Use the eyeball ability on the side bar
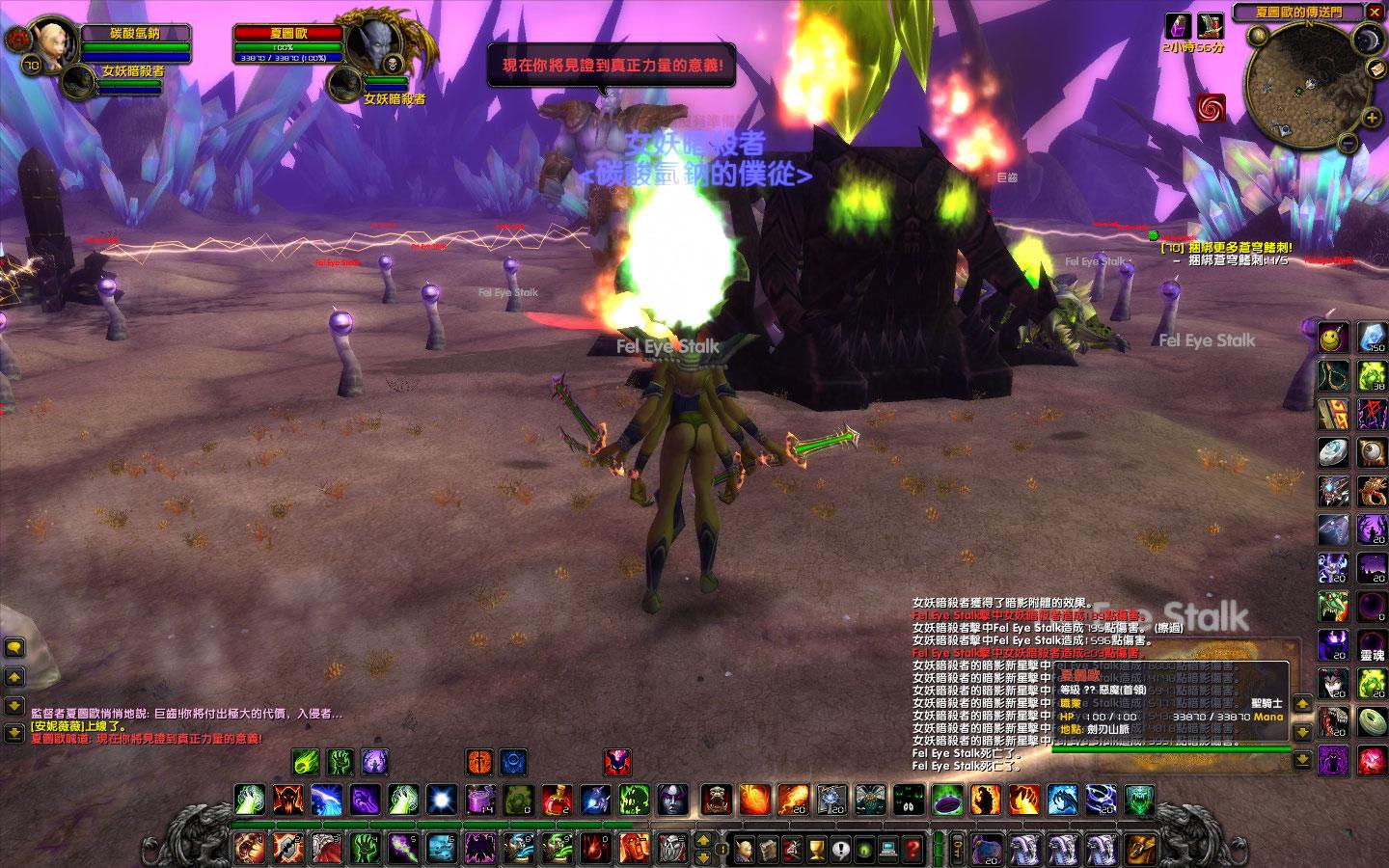Viewport: 1389px width, 868px height. [x=1372, y=452]
